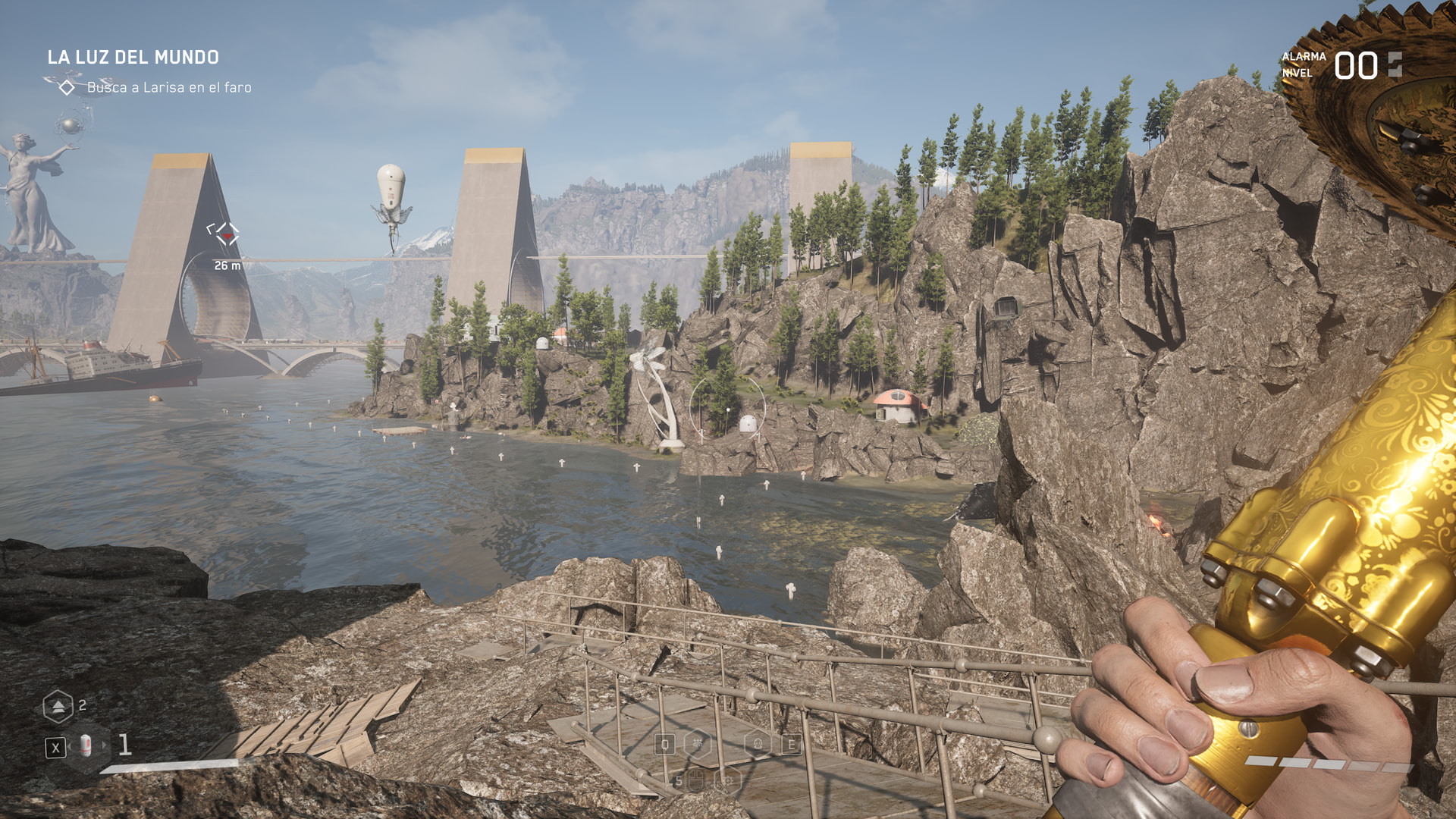1456x819 pixels.
Task: Open the quest title 'La Luz del Mundo'
Action: pos(133,58)
